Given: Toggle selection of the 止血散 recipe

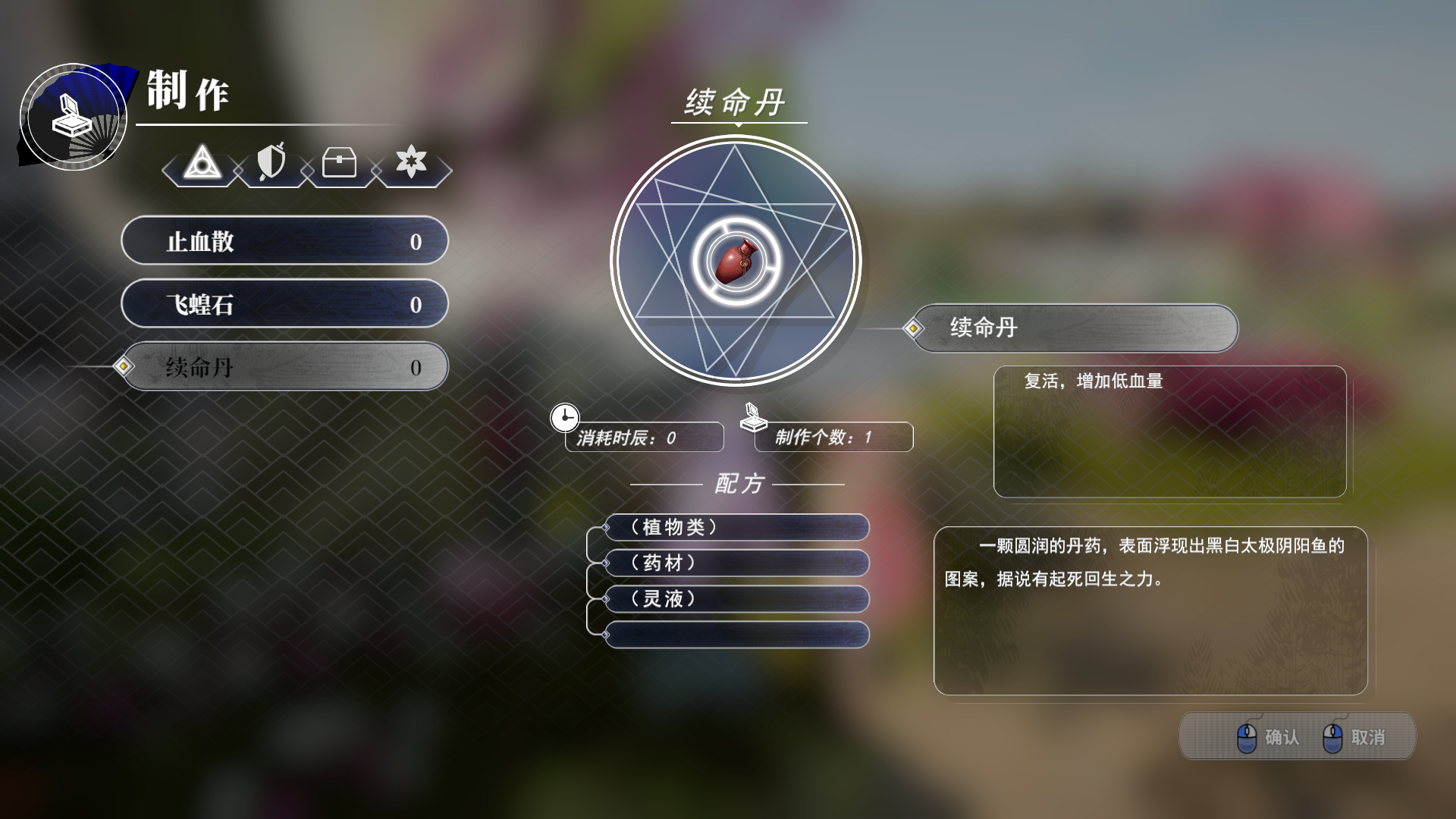Looking at the screenshot, I should [284, 240].
